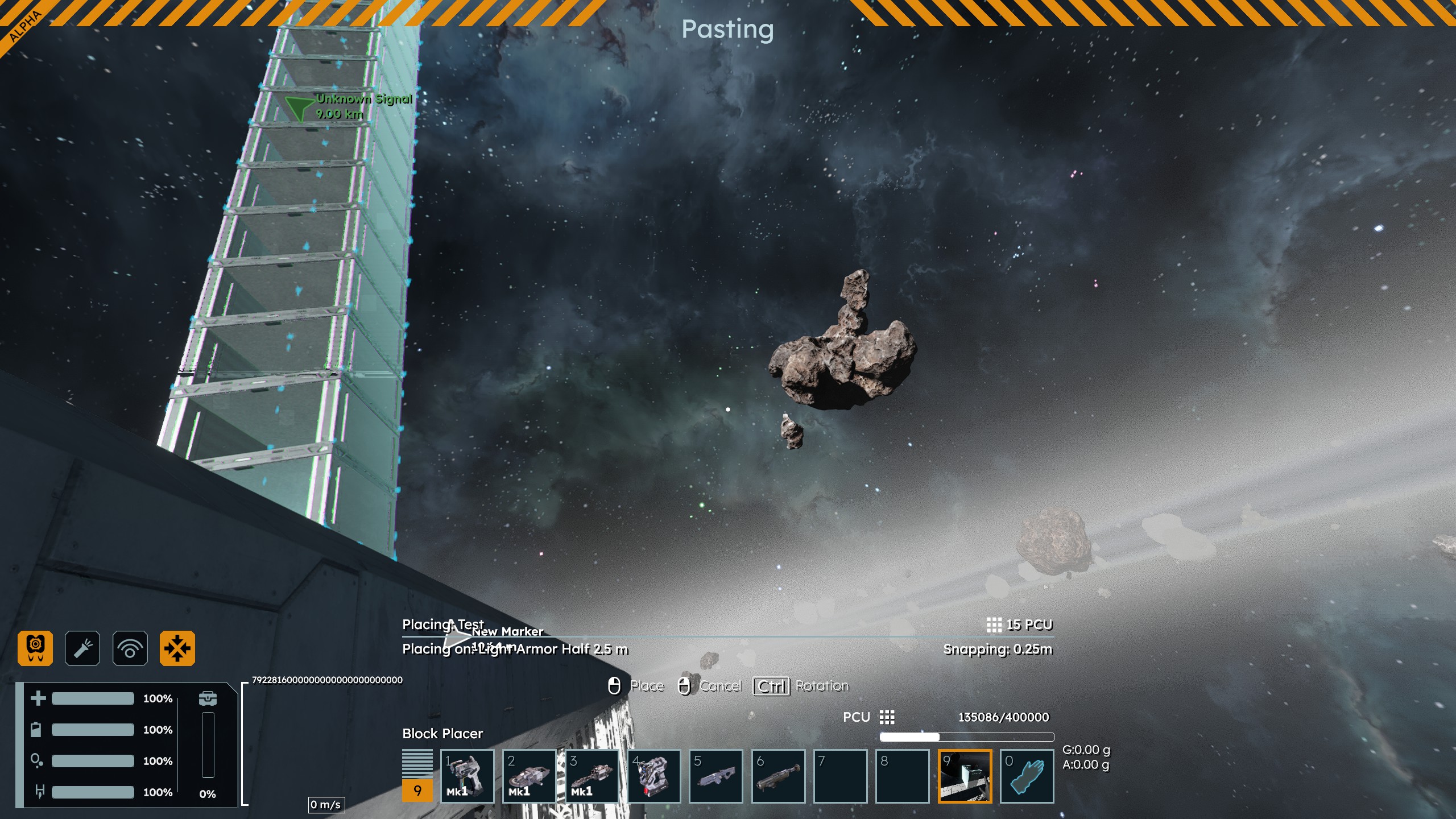Select the Mk1 grinder in slot 2
This screenshot has height=819, width=1456.
point(530,776)
